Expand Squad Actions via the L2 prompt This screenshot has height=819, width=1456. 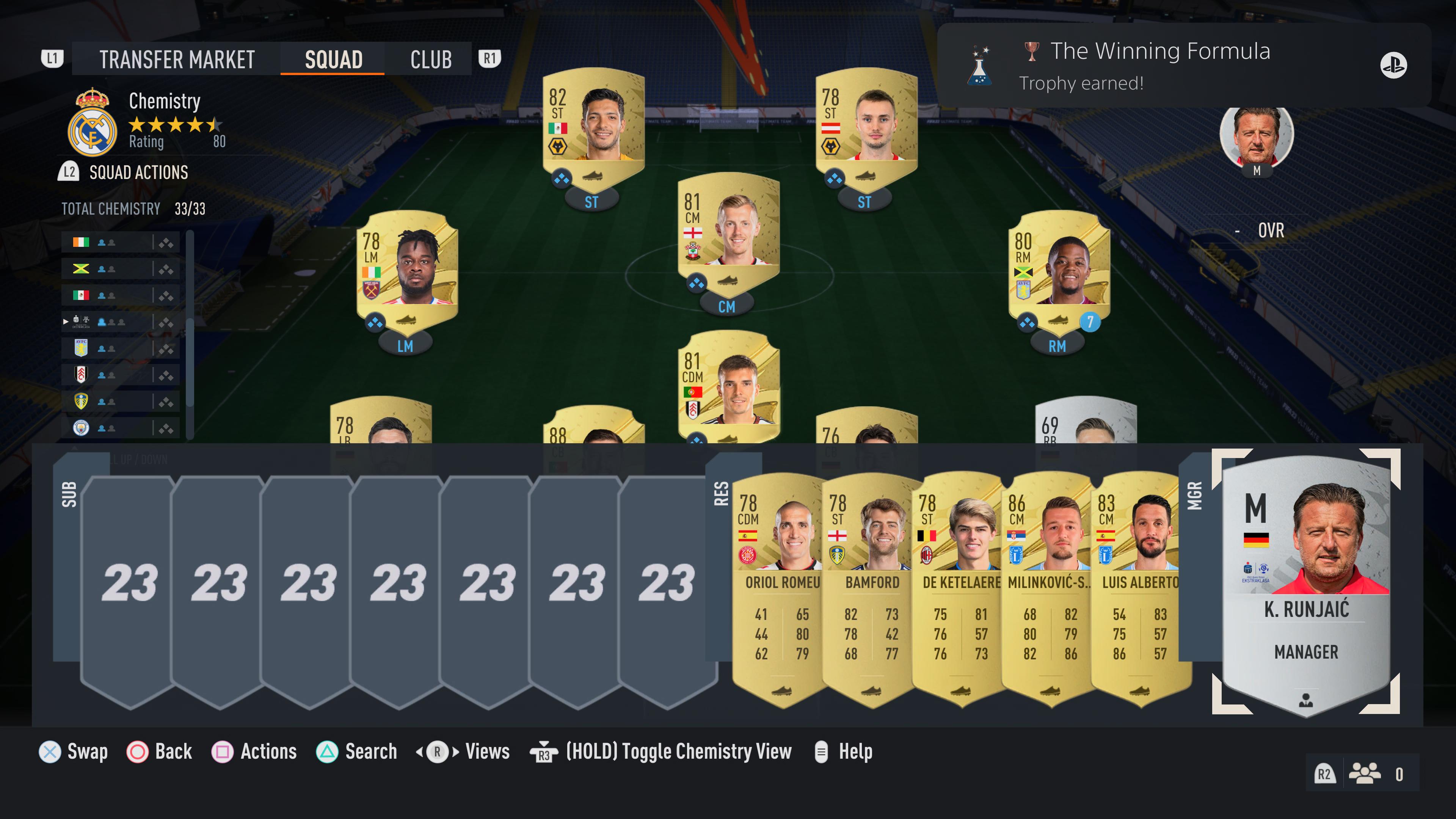point(69,173)
